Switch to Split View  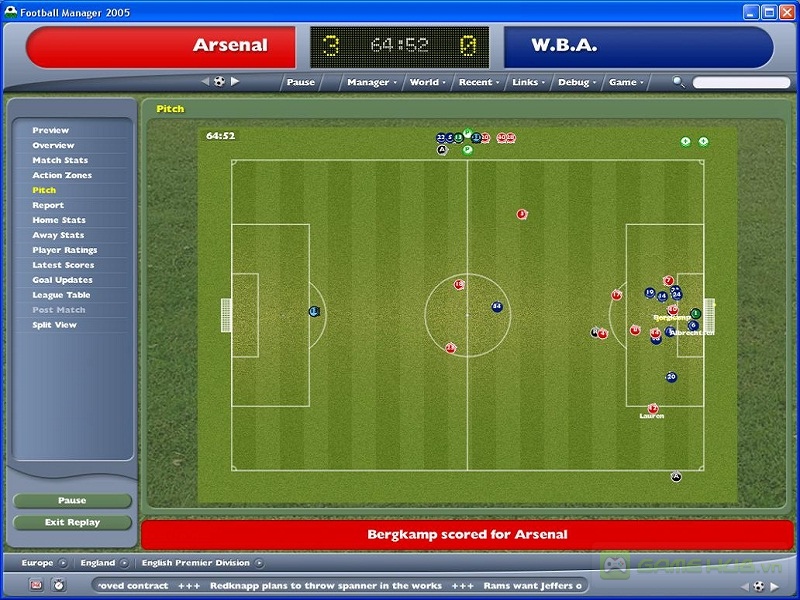coord(54,325)
